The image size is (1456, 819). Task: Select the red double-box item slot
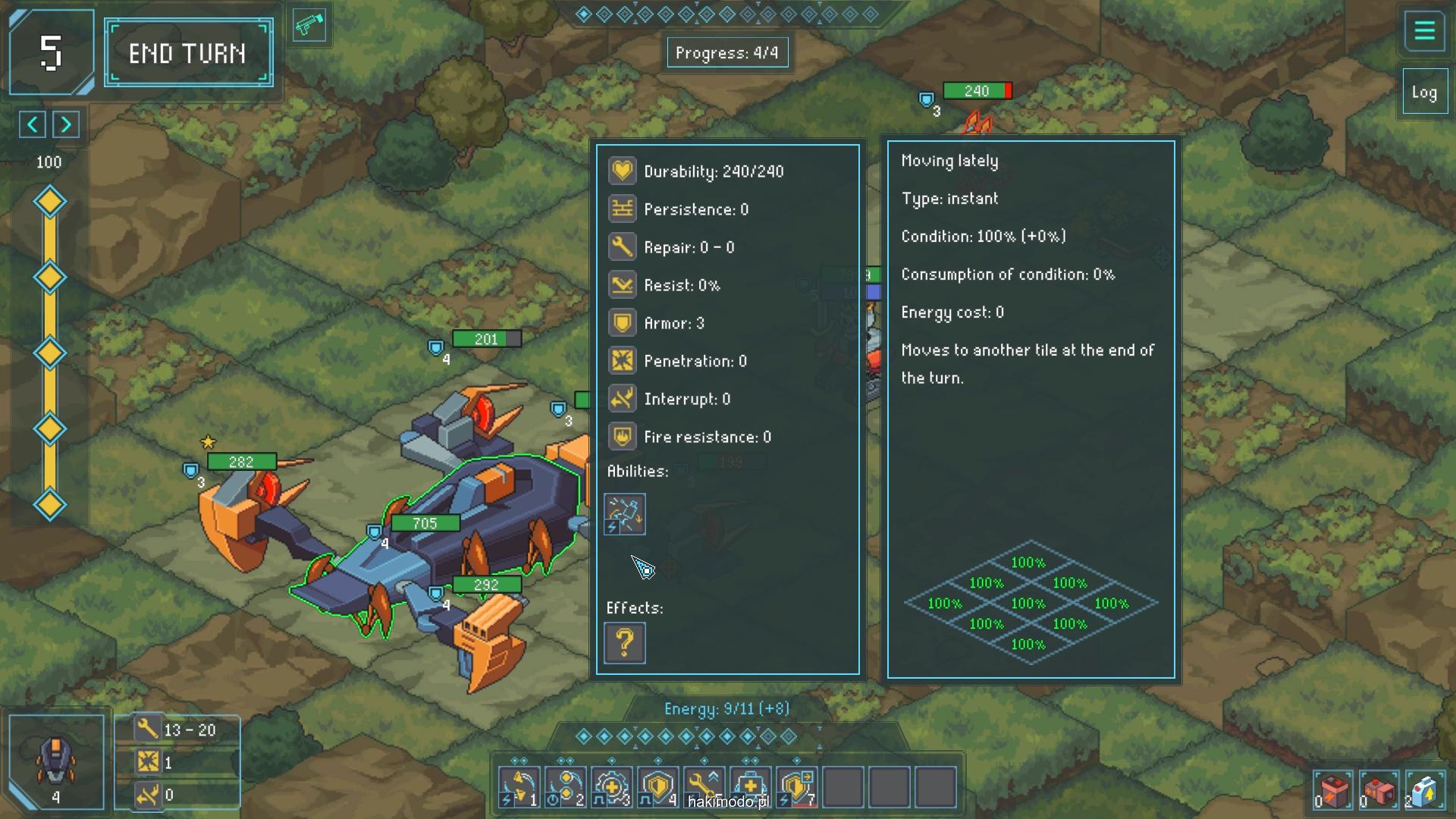pyautogui.click(x=1378, y=792)
